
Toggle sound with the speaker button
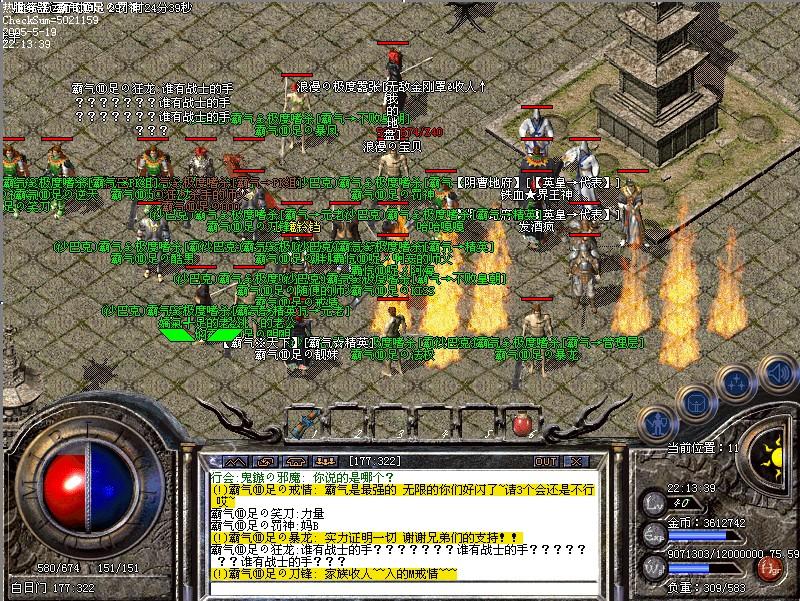click(775, 371)
